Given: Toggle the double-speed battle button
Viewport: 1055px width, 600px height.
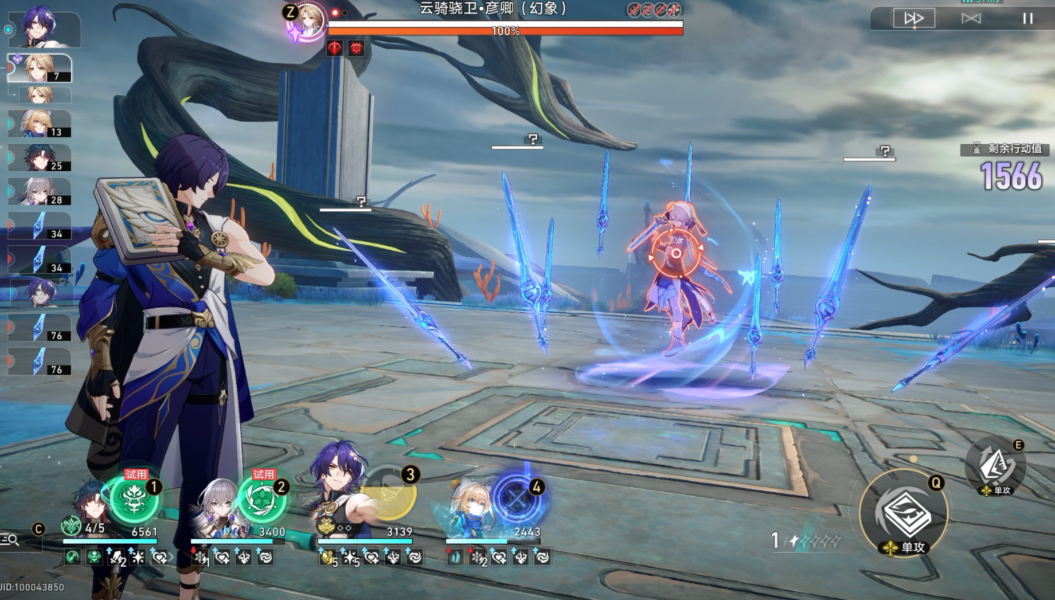Looking at the screenshot, I should click(913, 18).
